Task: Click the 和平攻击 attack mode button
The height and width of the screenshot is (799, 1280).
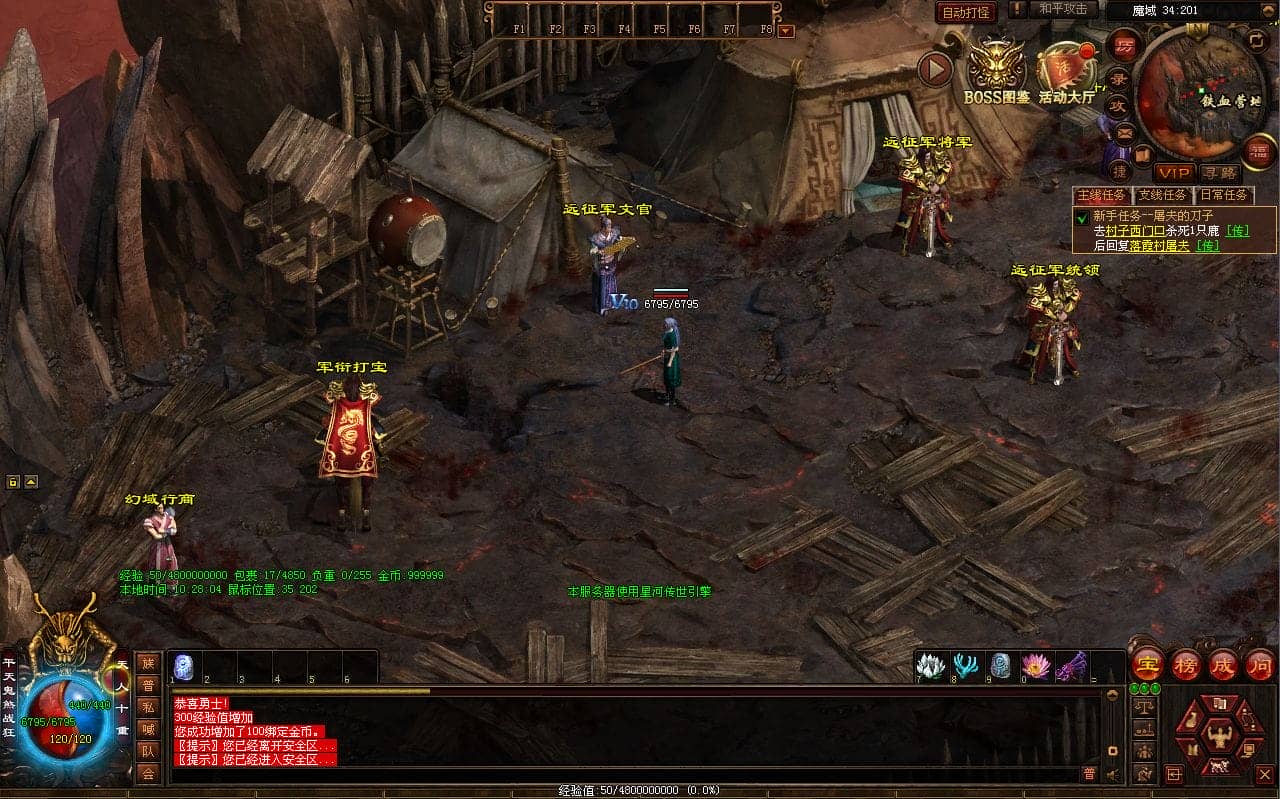Action: tap(1063, 9)
